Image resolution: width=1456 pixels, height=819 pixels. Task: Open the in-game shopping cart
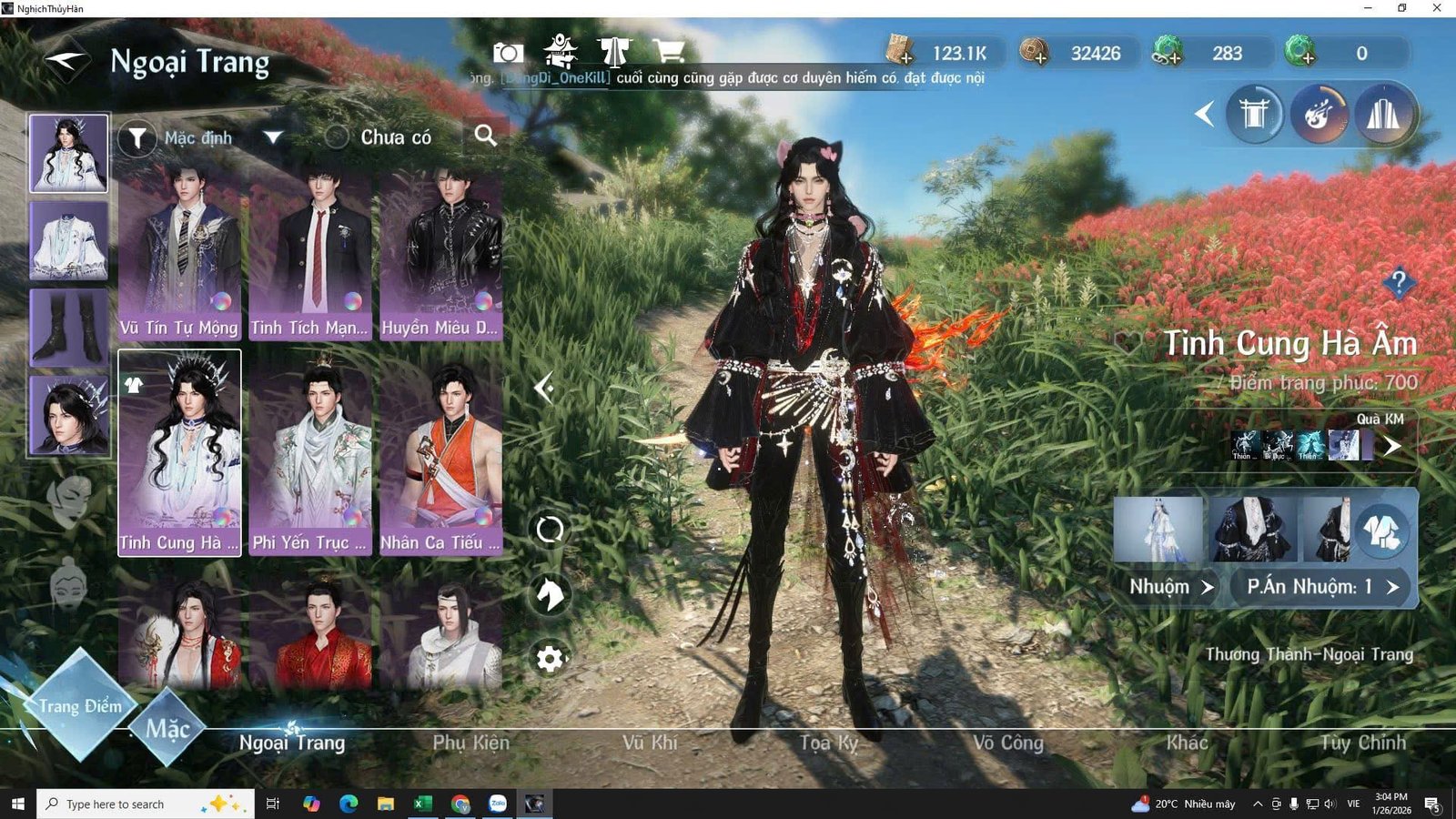(x=670, y=53)
